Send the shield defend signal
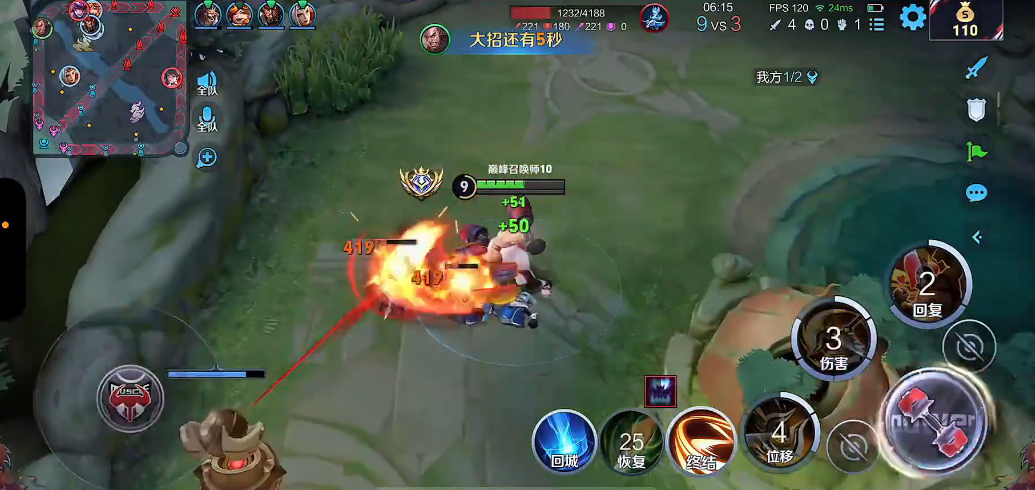This screenshot has width=1035, height=490. click(977, 110)
